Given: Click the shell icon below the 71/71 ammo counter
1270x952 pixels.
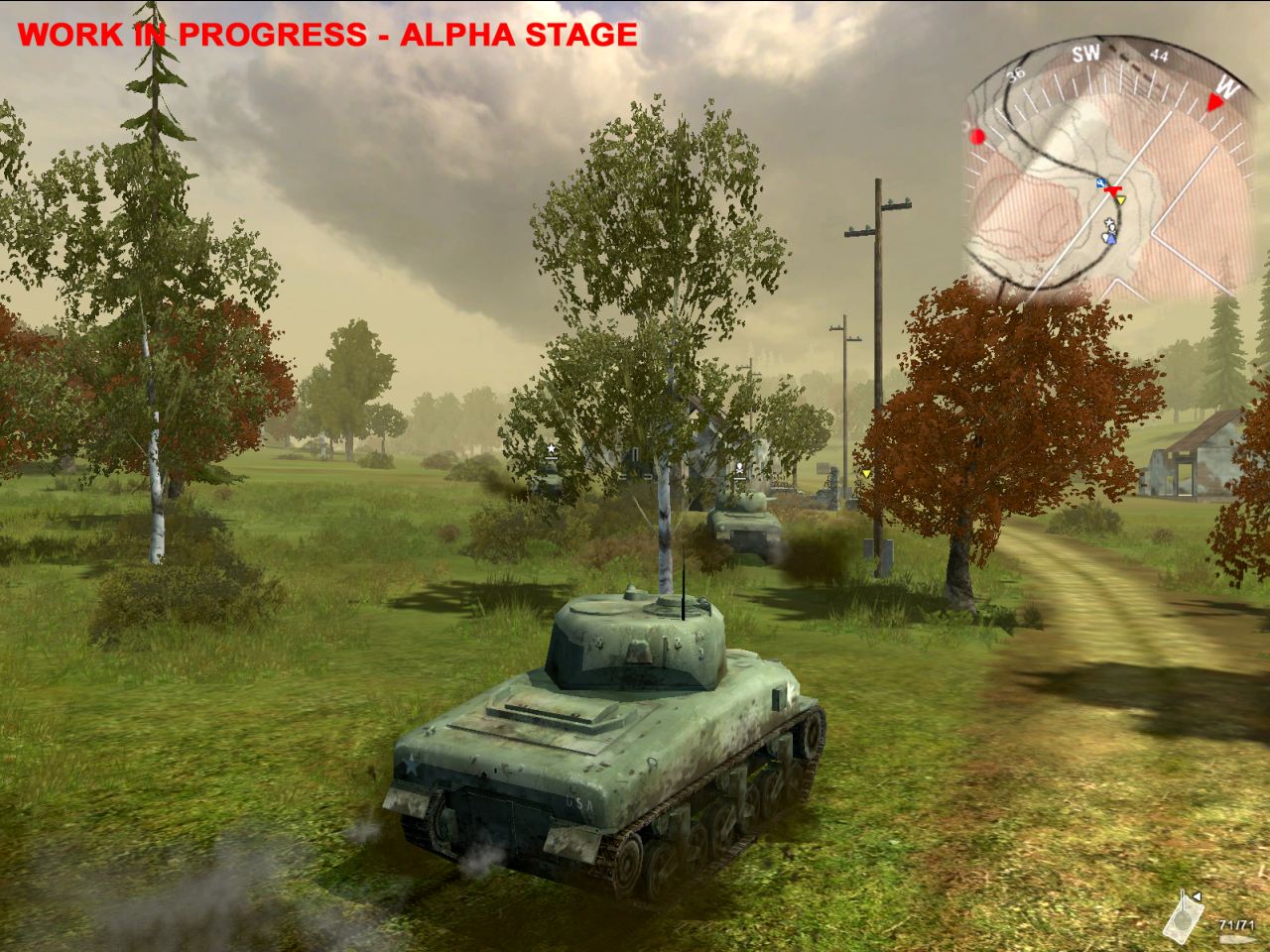Looking at the screenshot, I should [x=1236, y=938].
